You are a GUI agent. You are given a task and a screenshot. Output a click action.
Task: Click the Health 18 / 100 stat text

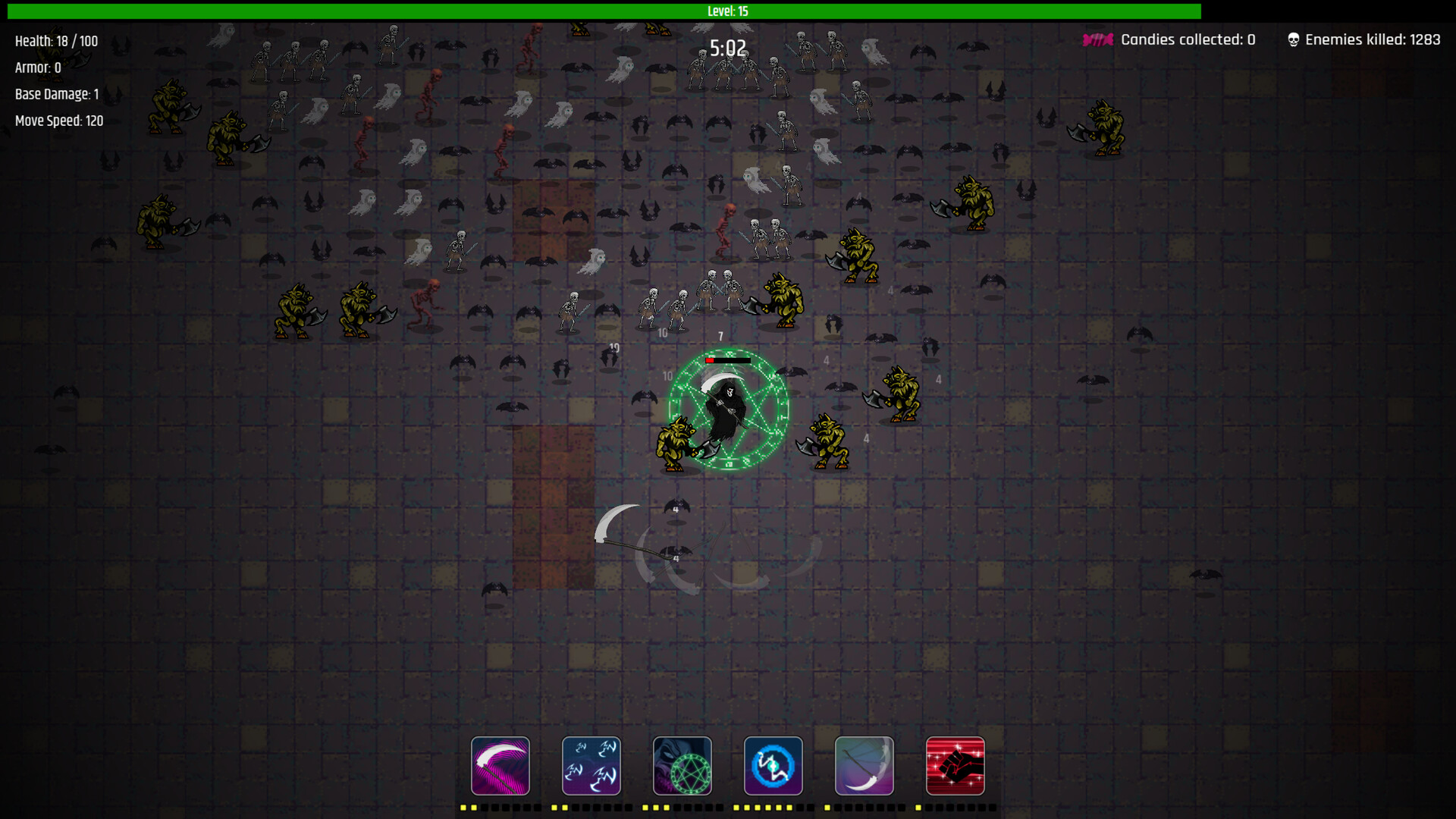56,41
